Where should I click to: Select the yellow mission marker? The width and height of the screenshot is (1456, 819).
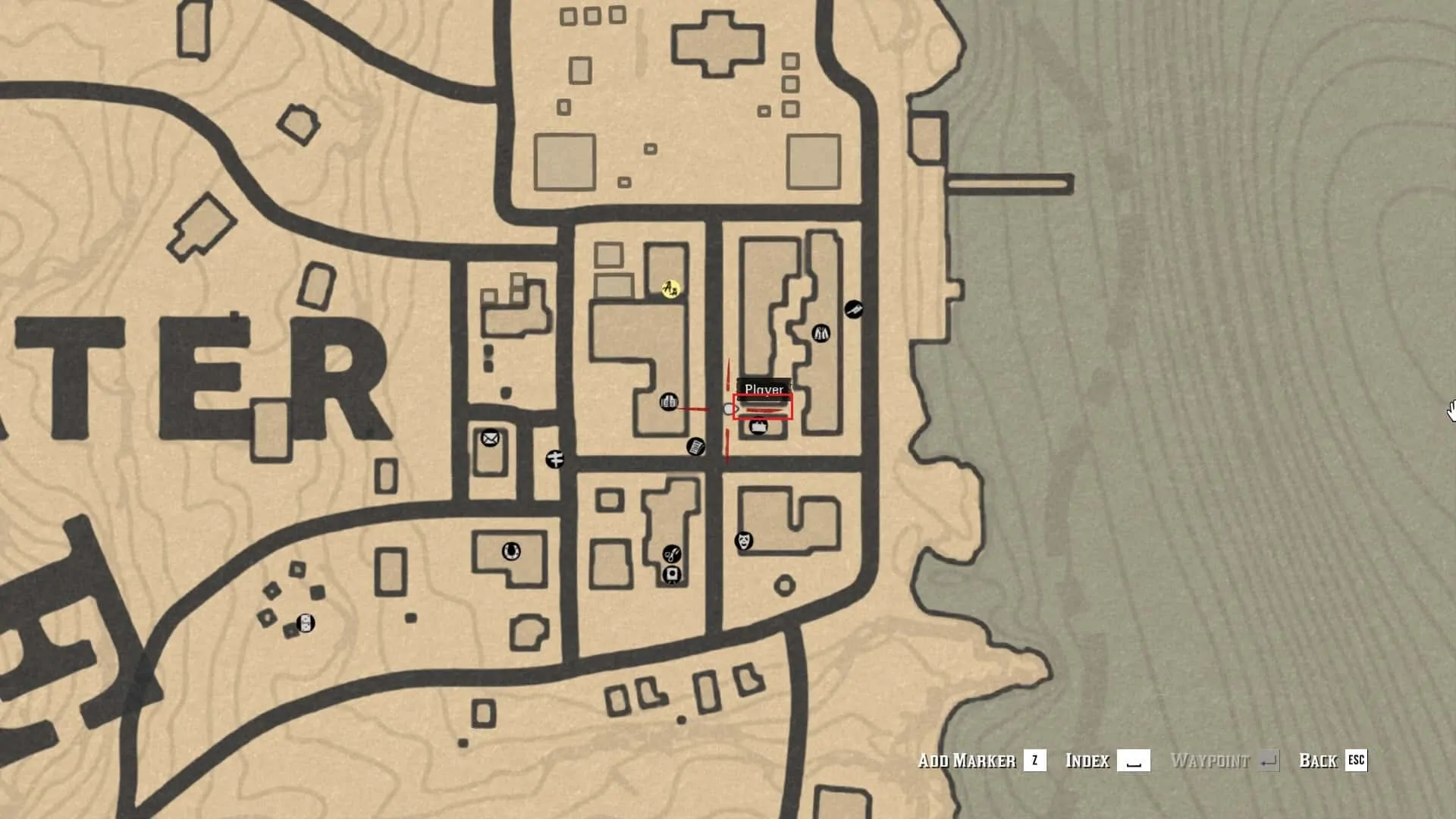[670, 289]
